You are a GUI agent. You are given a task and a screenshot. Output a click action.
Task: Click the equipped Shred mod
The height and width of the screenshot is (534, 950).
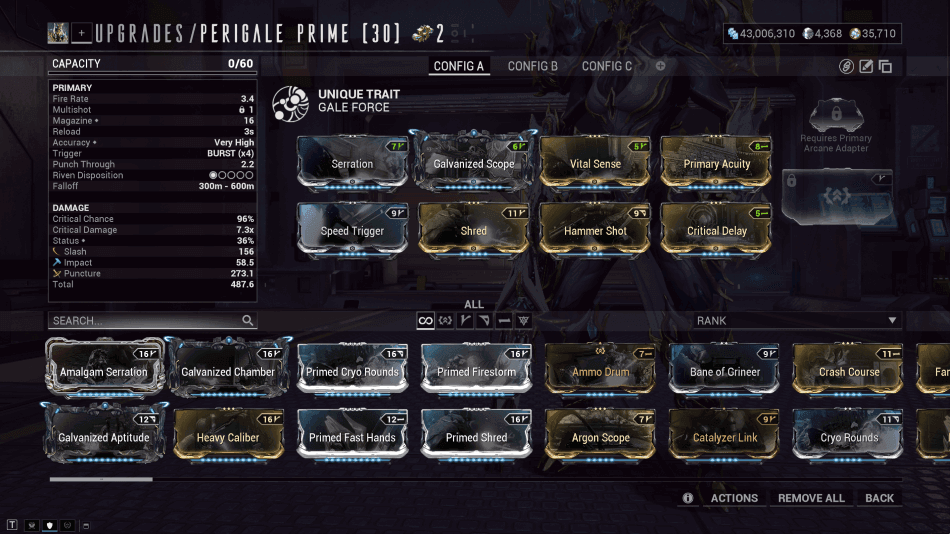[474, 230]
